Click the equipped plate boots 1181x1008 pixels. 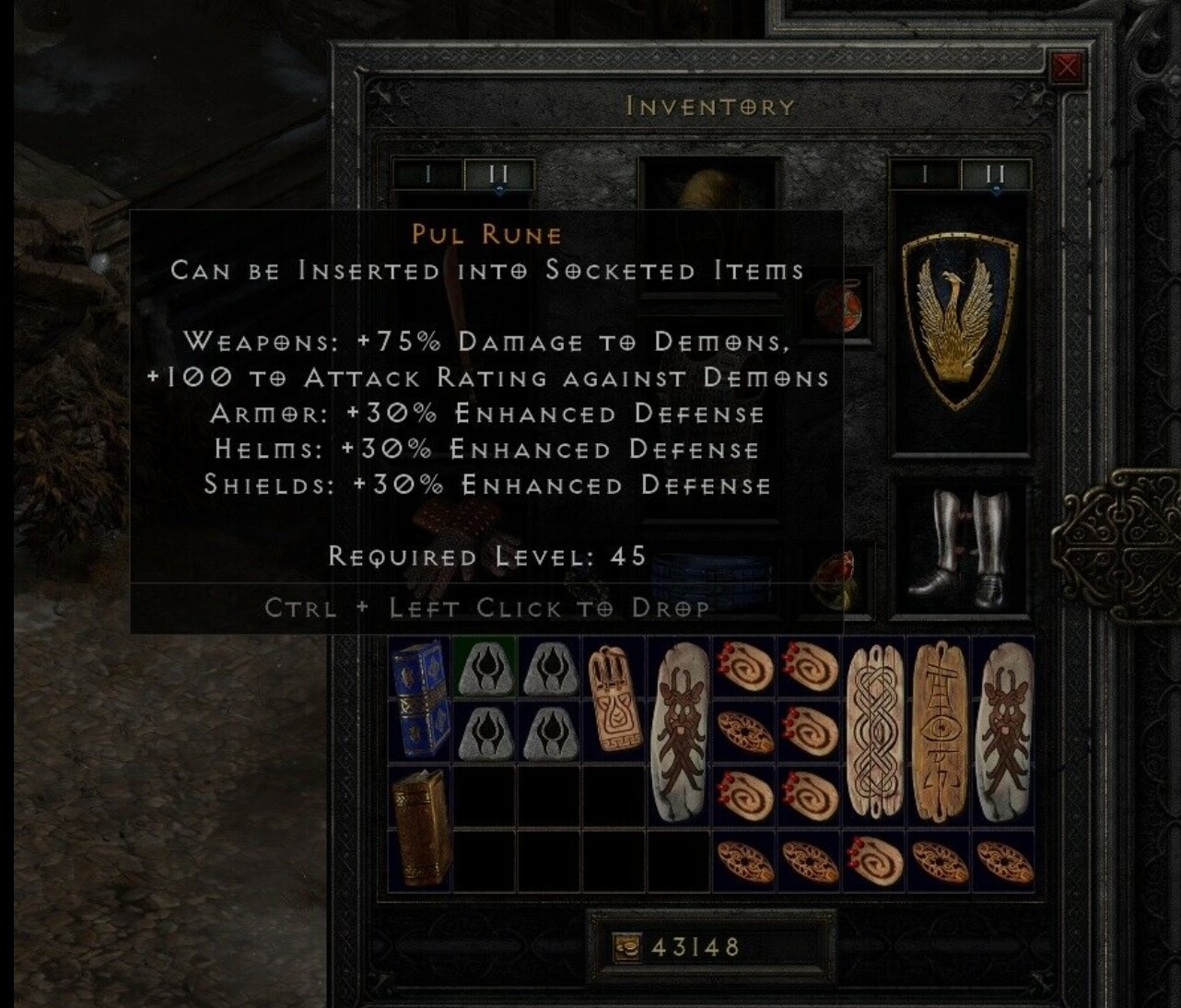pyautogui.click(x=963, y=553)
